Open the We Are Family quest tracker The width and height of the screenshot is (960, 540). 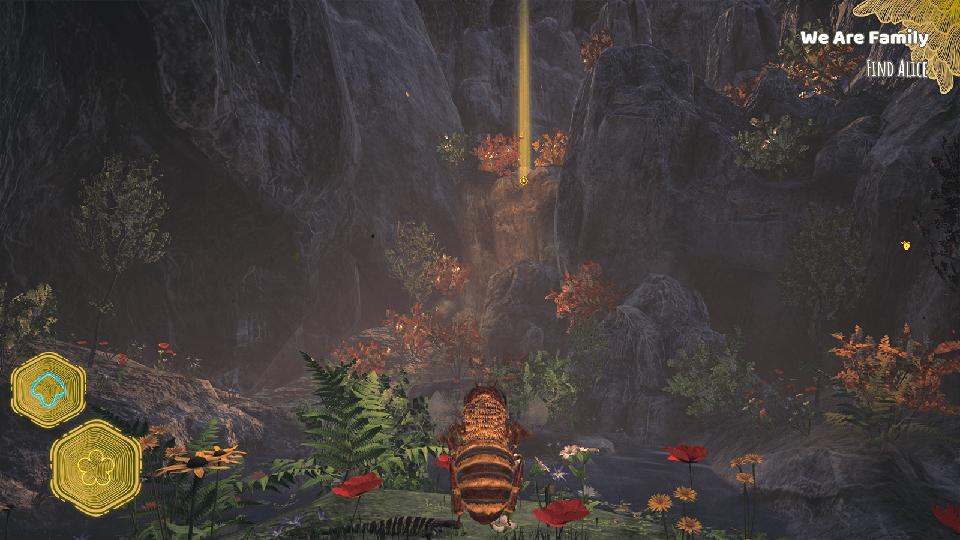click(x=864, y=39)
